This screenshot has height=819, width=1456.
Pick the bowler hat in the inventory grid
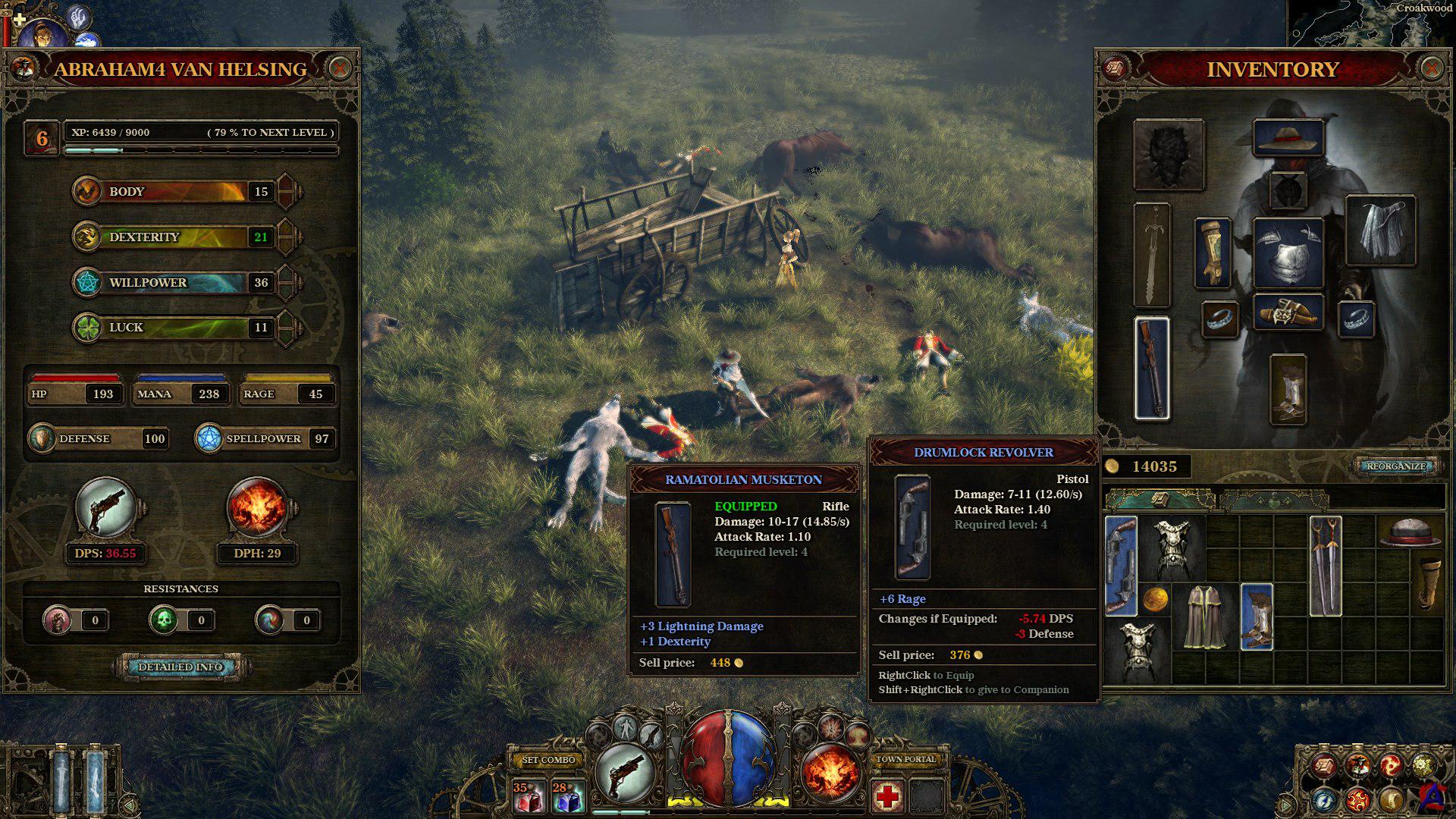click(1410, 532)
